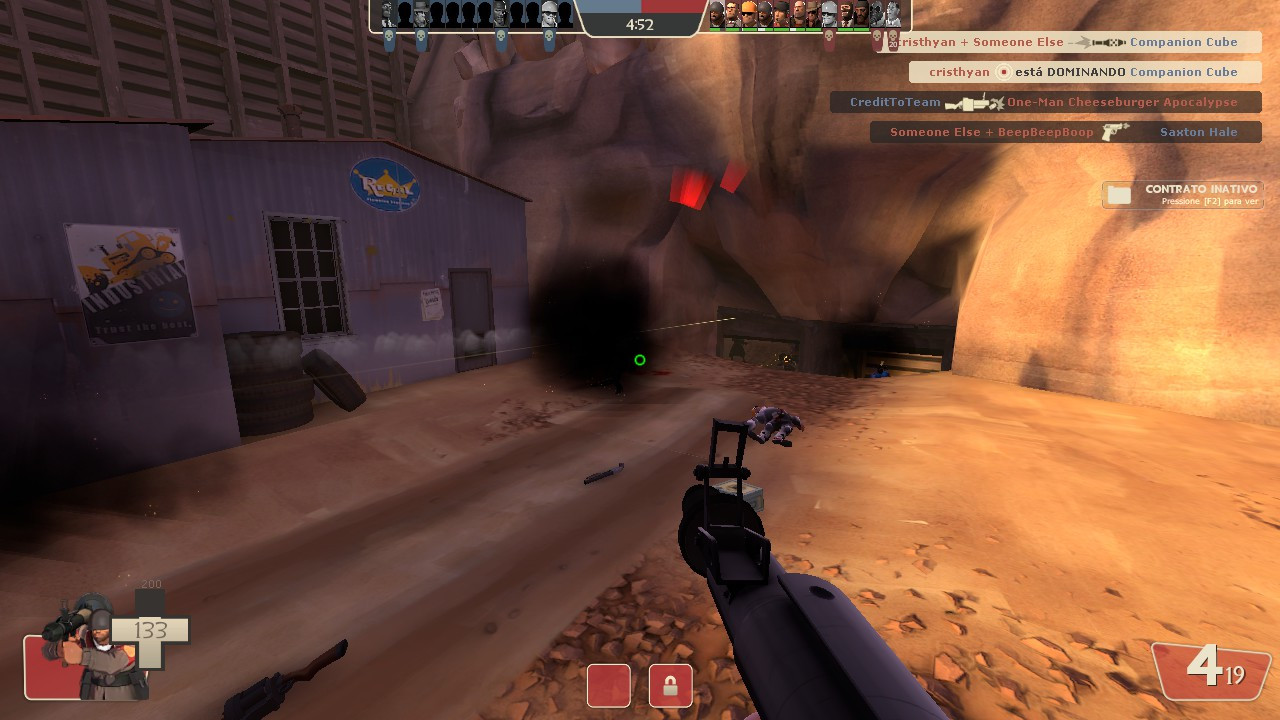Toggle the plain red control point indicator
Viewport: 1280px width, 720px height.
[x=608, y=685]
